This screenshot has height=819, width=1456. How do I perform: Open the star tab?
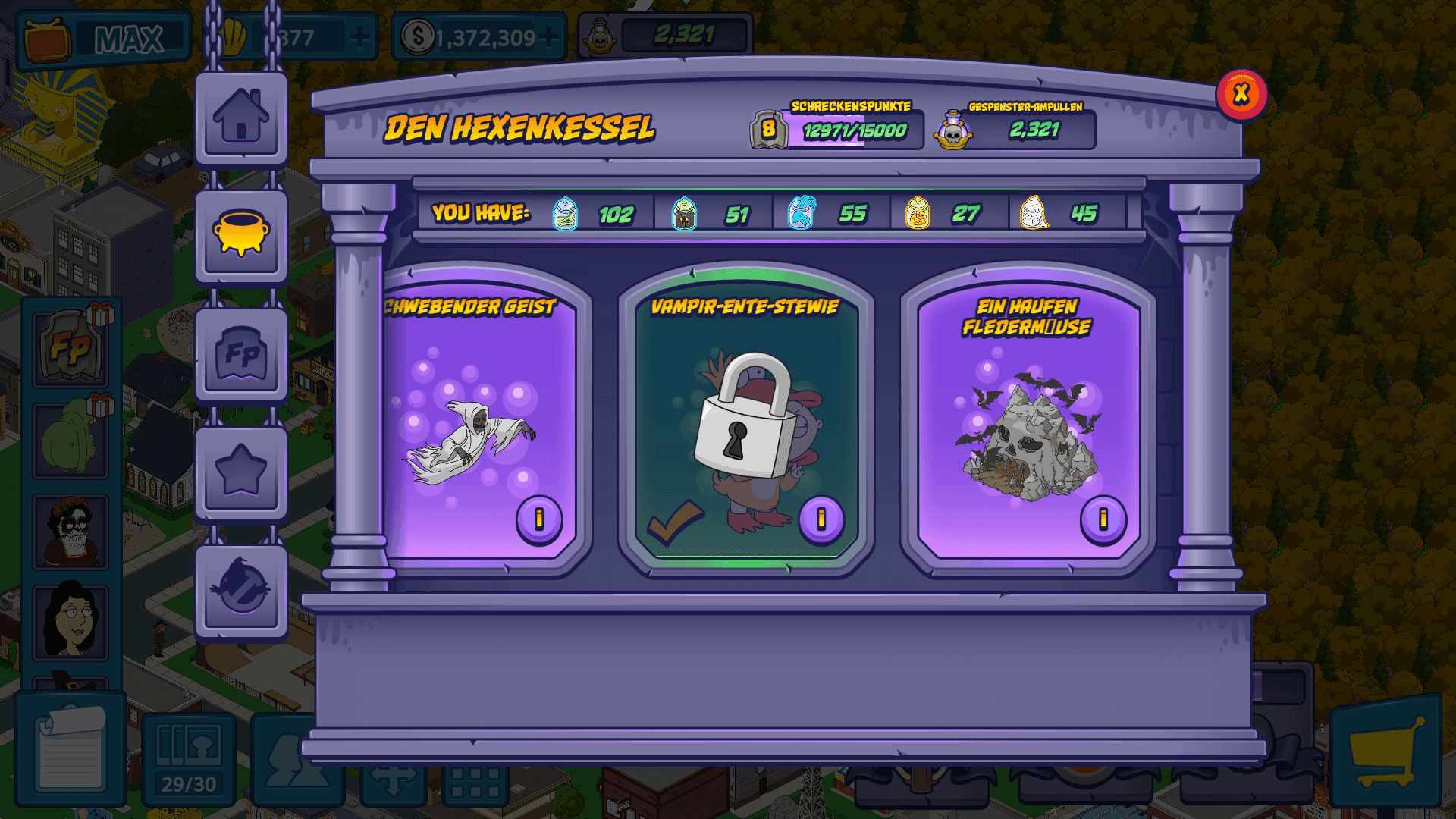[x=241, y=471]
